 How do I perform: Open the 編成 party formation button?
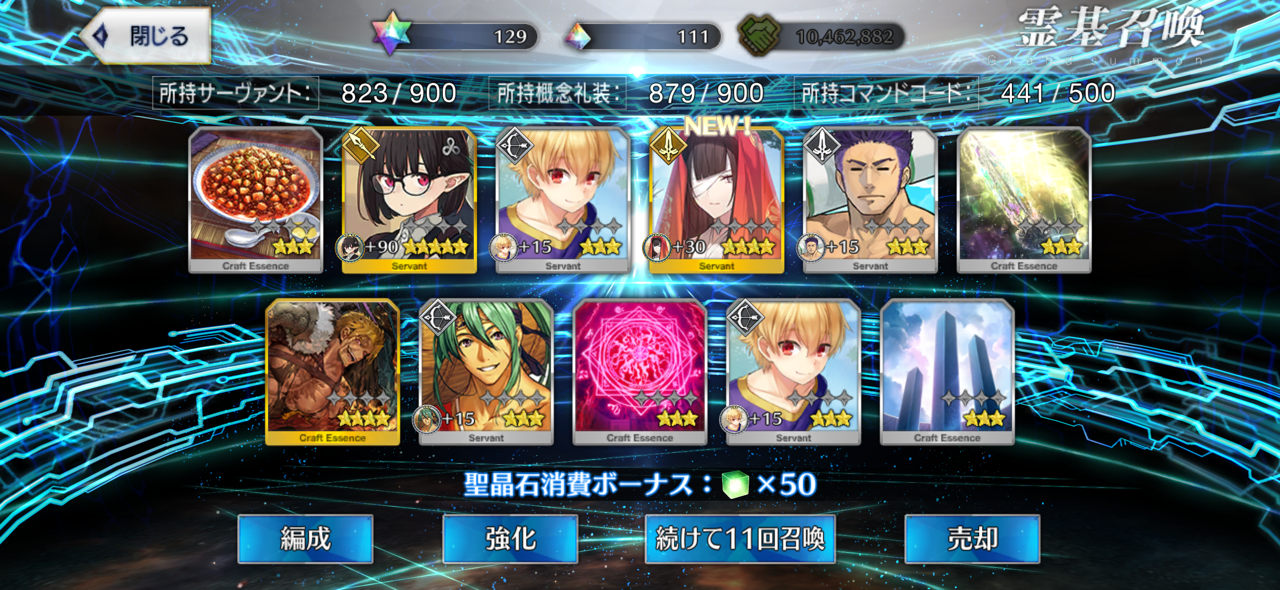[305, 539]
